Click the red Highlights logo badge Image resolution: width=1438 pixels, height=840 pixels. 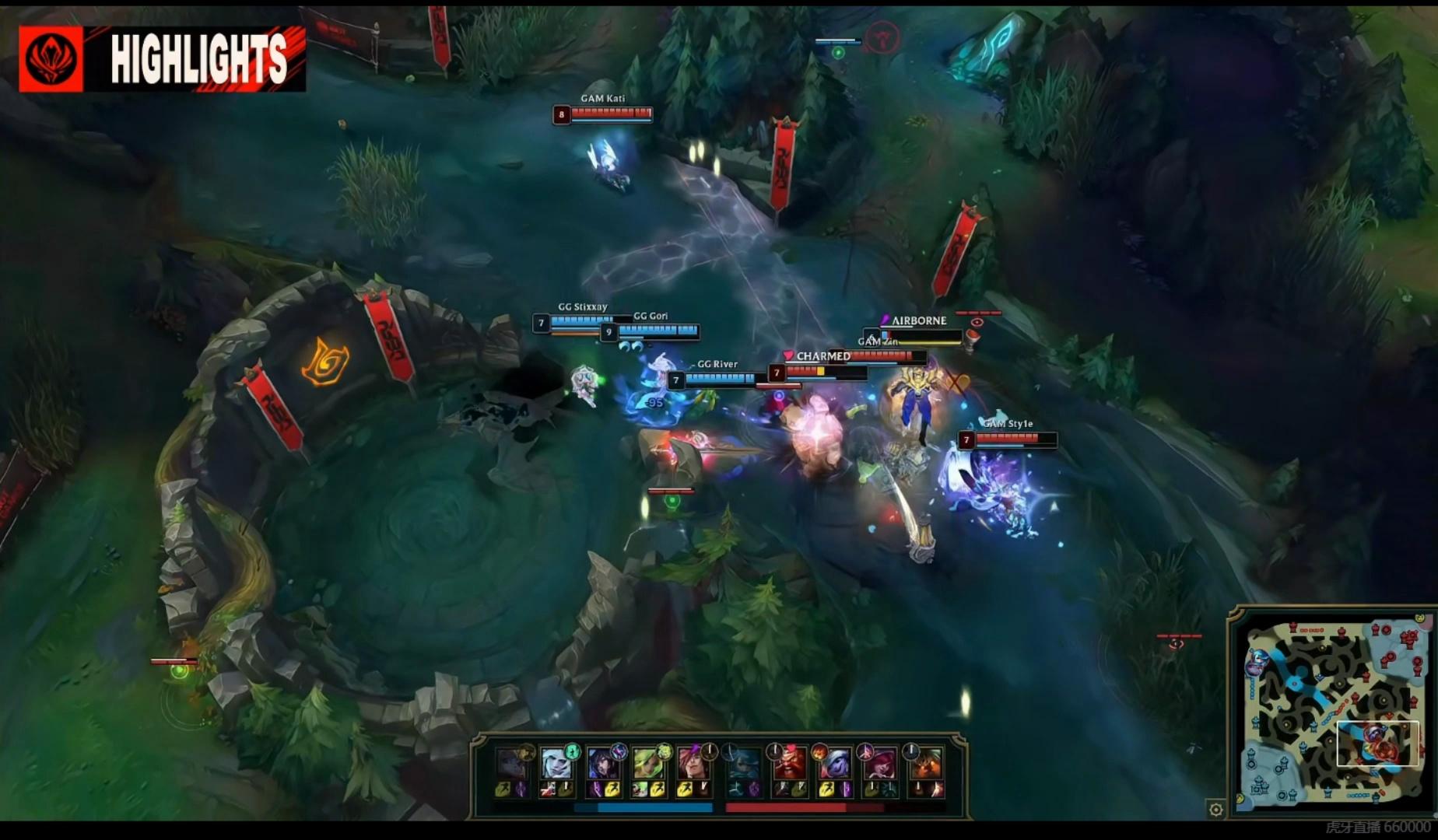(x=51, y=59)
